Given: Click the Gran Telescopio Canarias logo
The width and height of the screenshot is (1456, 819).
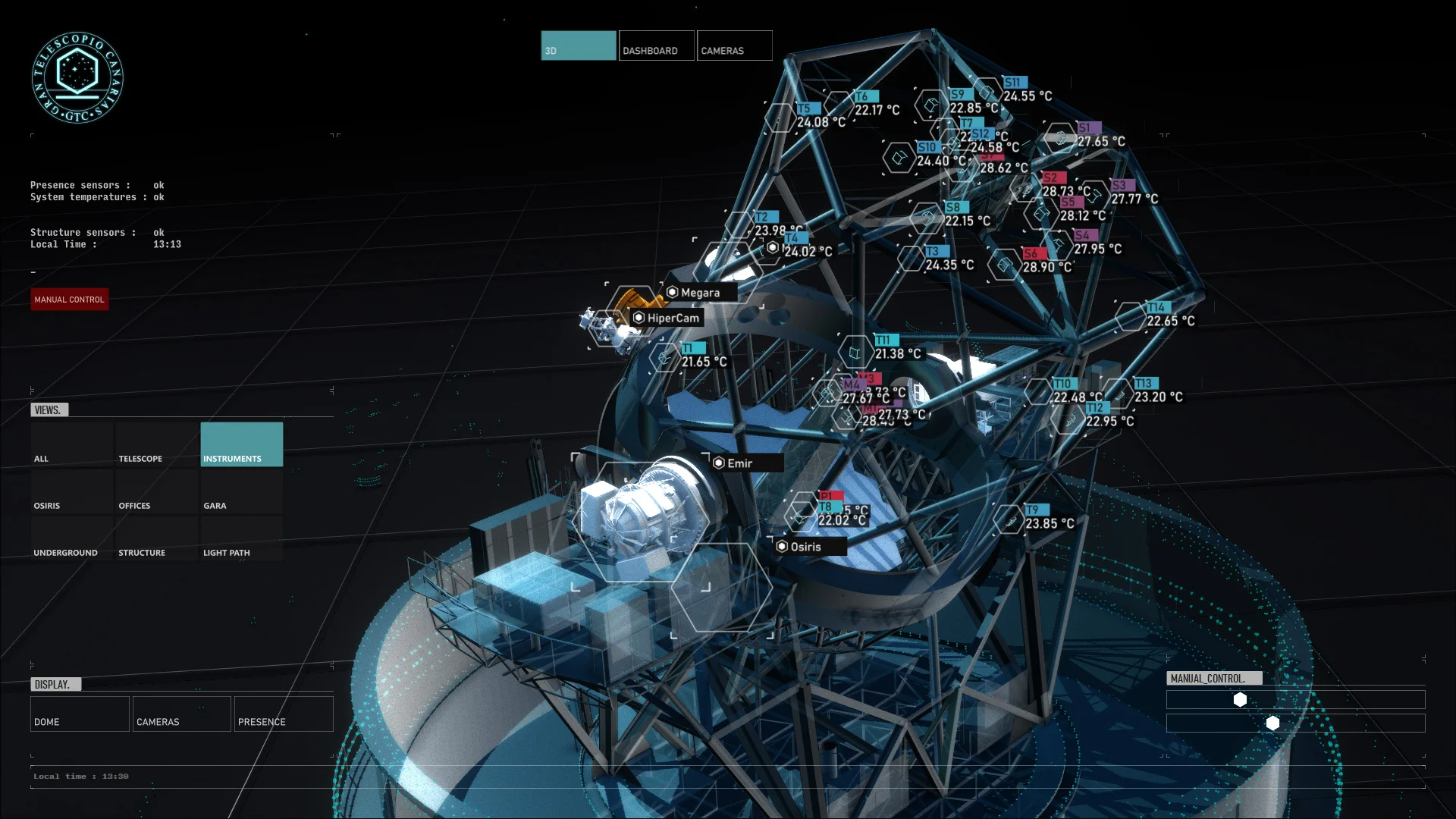Looking at the screenshot, I should click(x=78, y=78).
